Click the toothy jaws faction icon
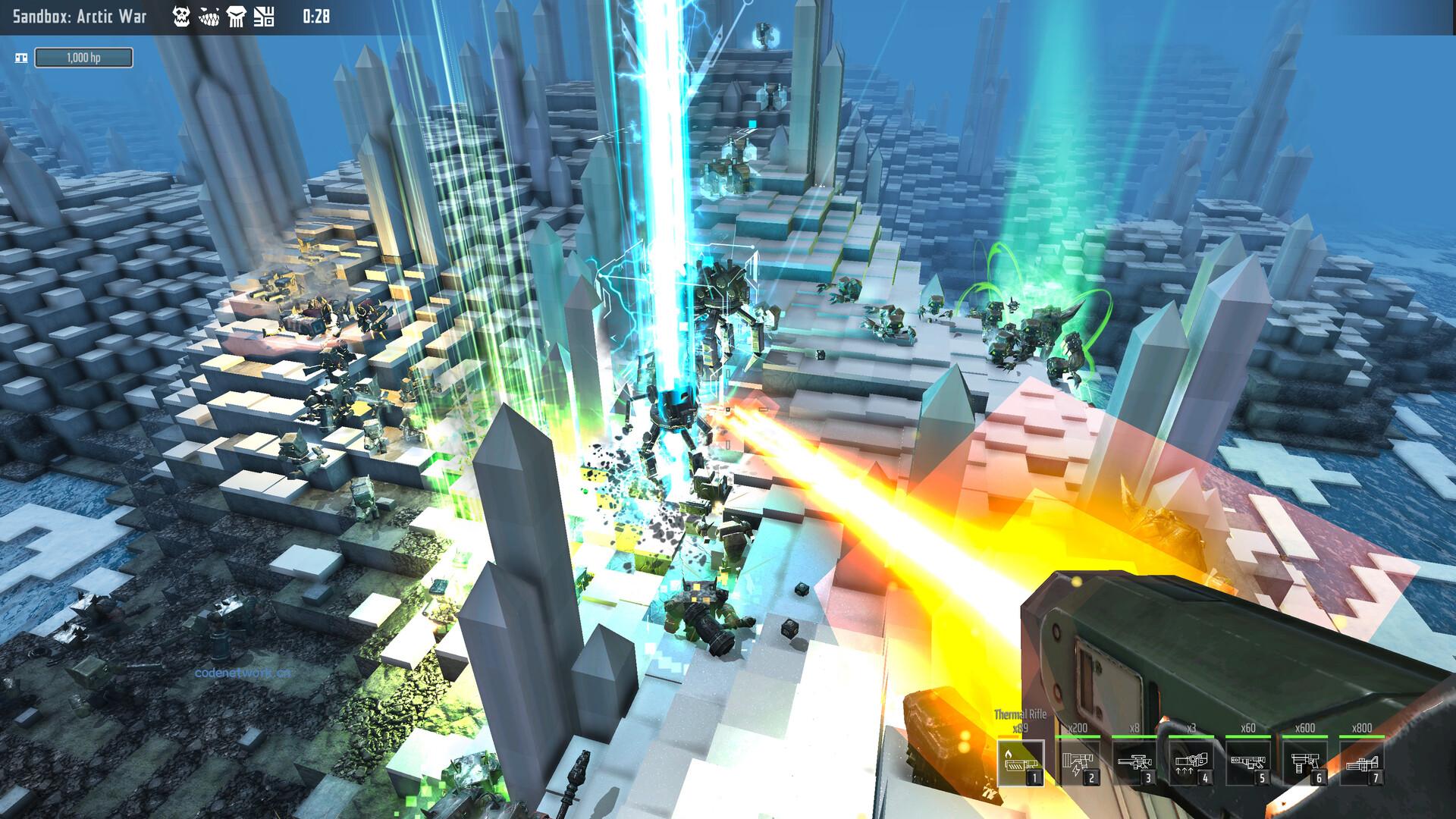 (x=209, y=17)
